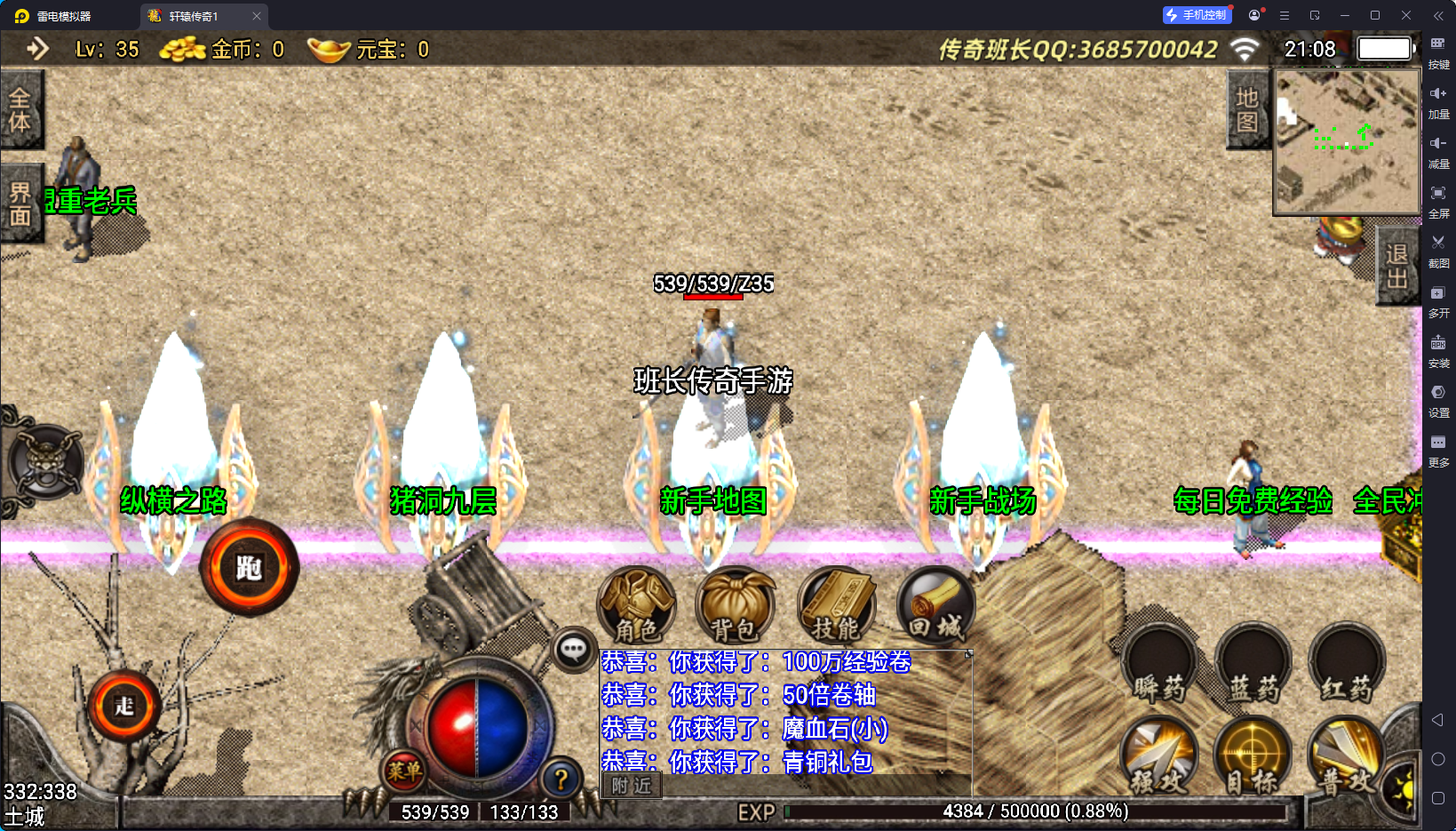
Task: Toggle the 全体 button on left edge
Action: click(x=20, y=109)
